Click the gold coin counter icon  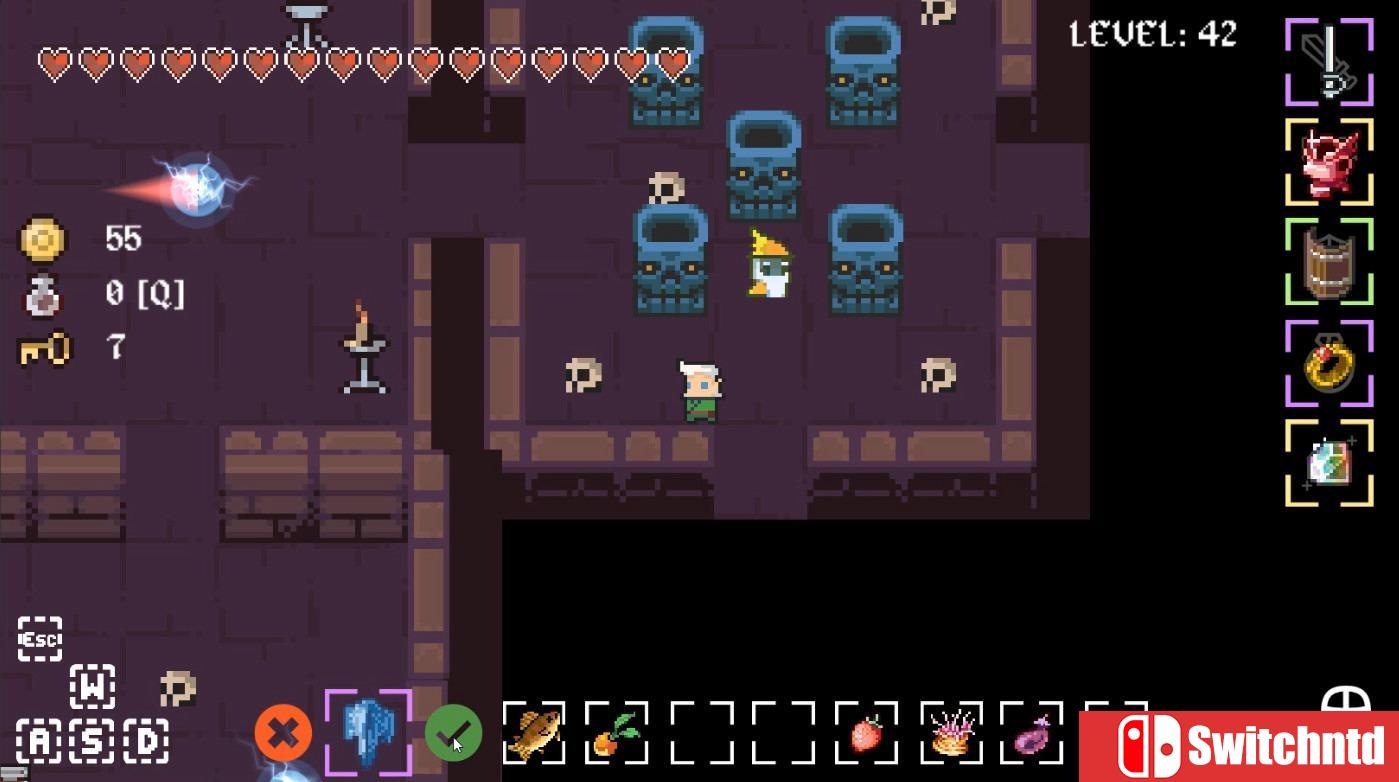tap(42, 238)
